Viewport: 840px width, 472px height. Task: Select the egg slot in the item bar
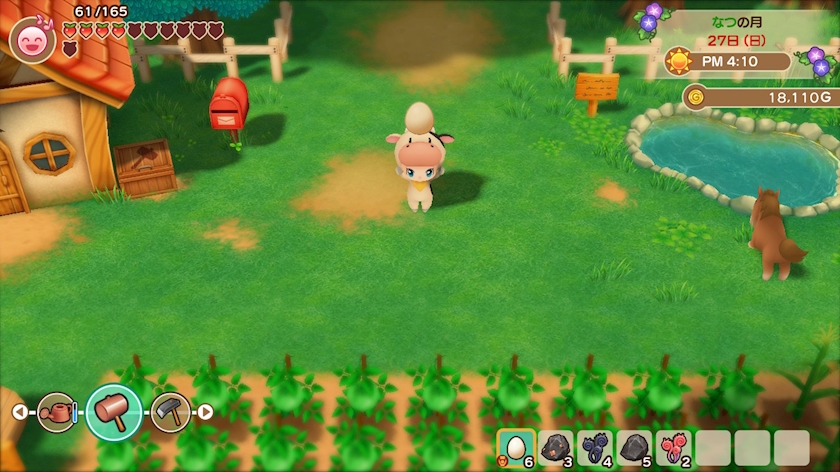pyautogui.click(x=516, y=448)
